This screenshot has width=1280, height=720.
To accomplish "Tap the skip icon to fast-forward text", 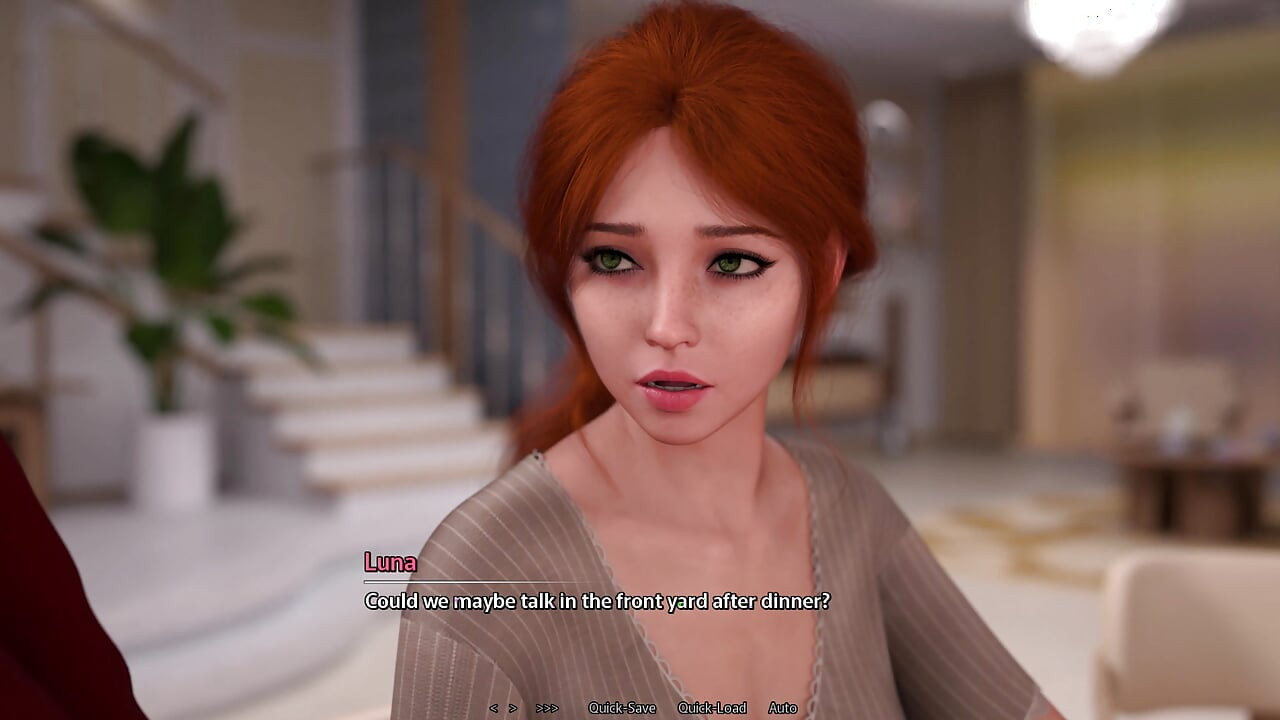I will point(546,707).
